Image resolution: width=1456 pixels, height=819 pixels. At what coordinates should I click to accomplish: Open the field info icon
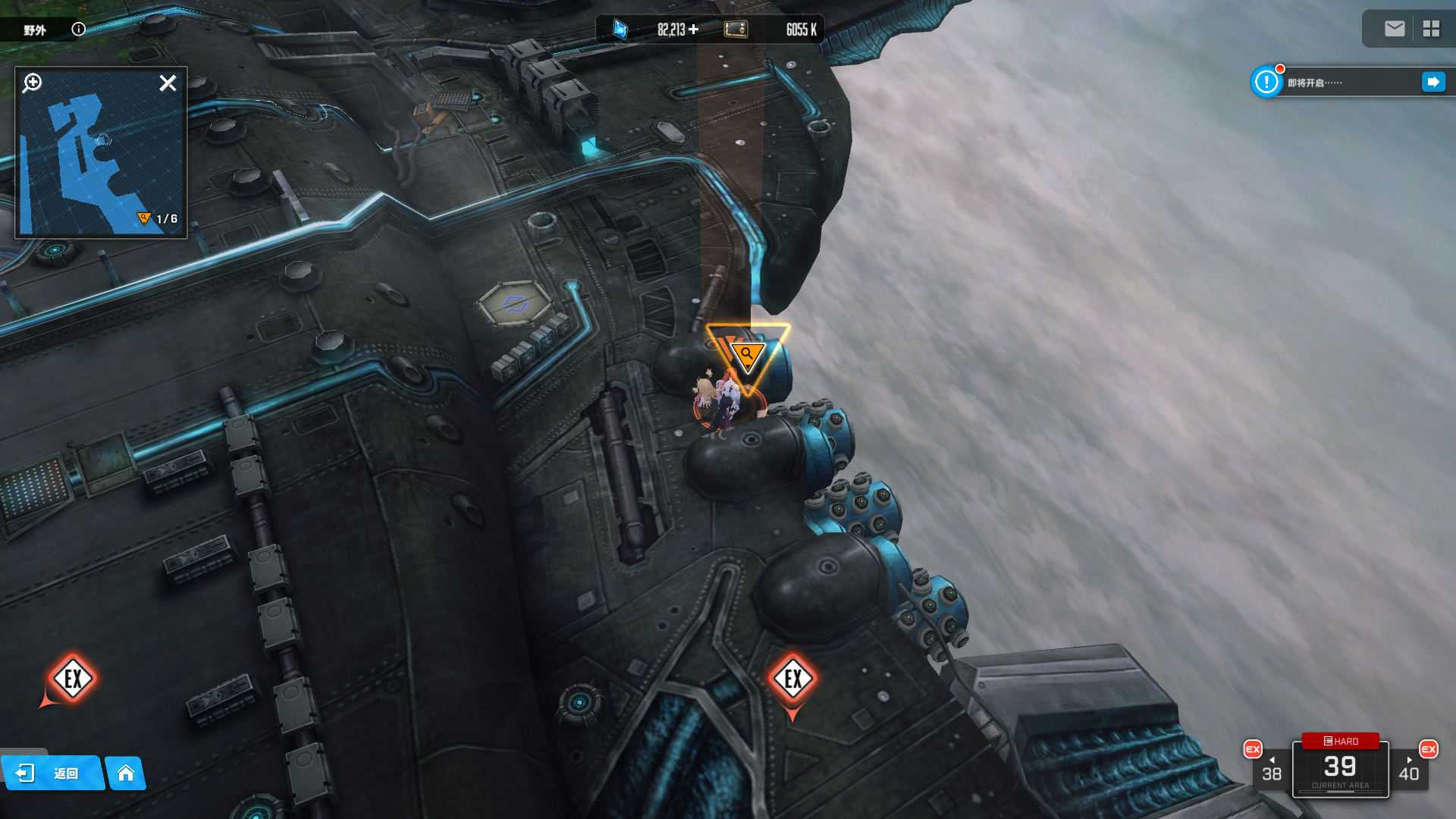79,29
